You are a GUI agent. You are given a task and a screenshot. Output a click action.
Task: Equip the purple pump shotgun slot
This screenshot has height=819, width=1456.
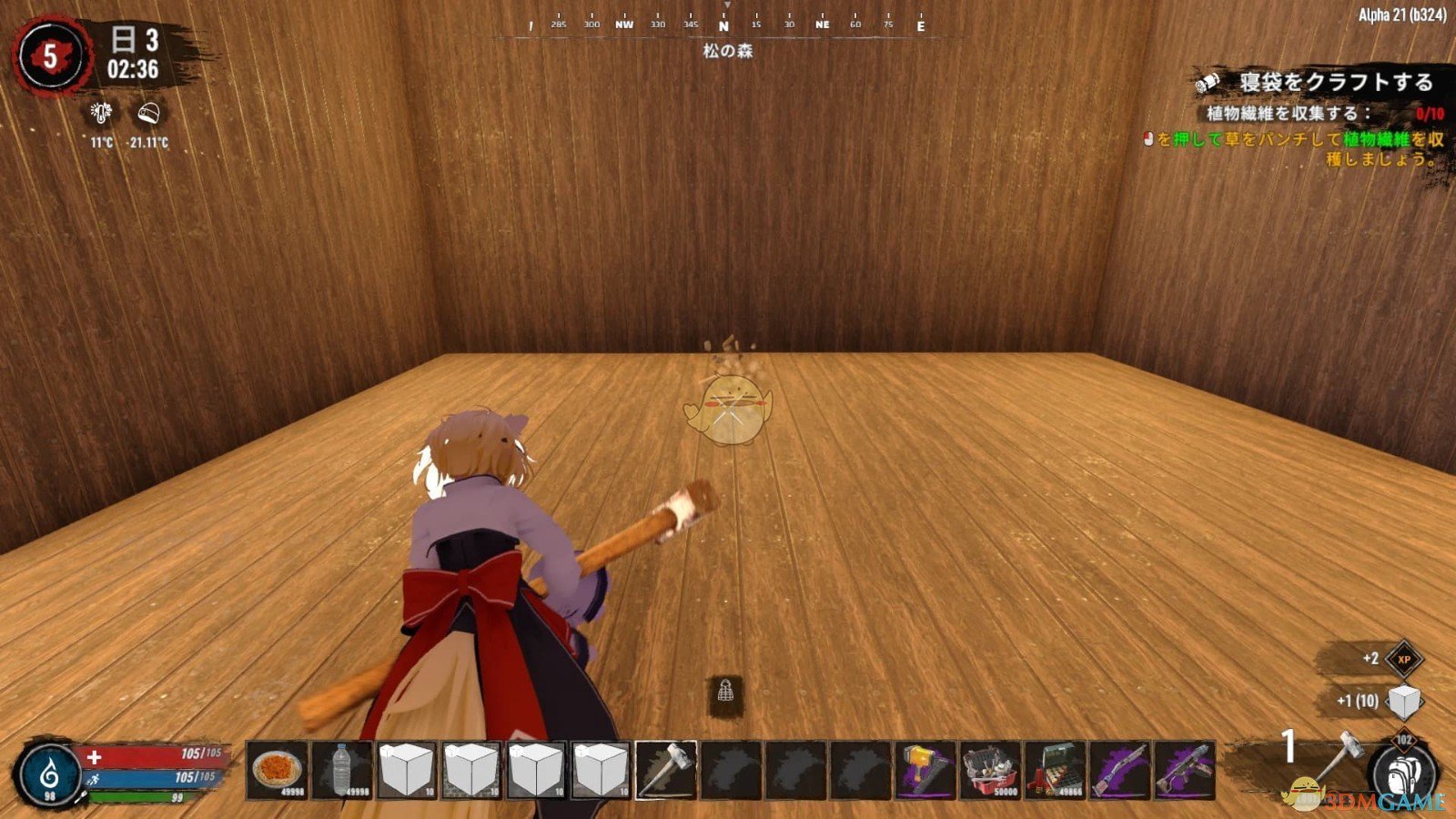tap(1119, 770)
